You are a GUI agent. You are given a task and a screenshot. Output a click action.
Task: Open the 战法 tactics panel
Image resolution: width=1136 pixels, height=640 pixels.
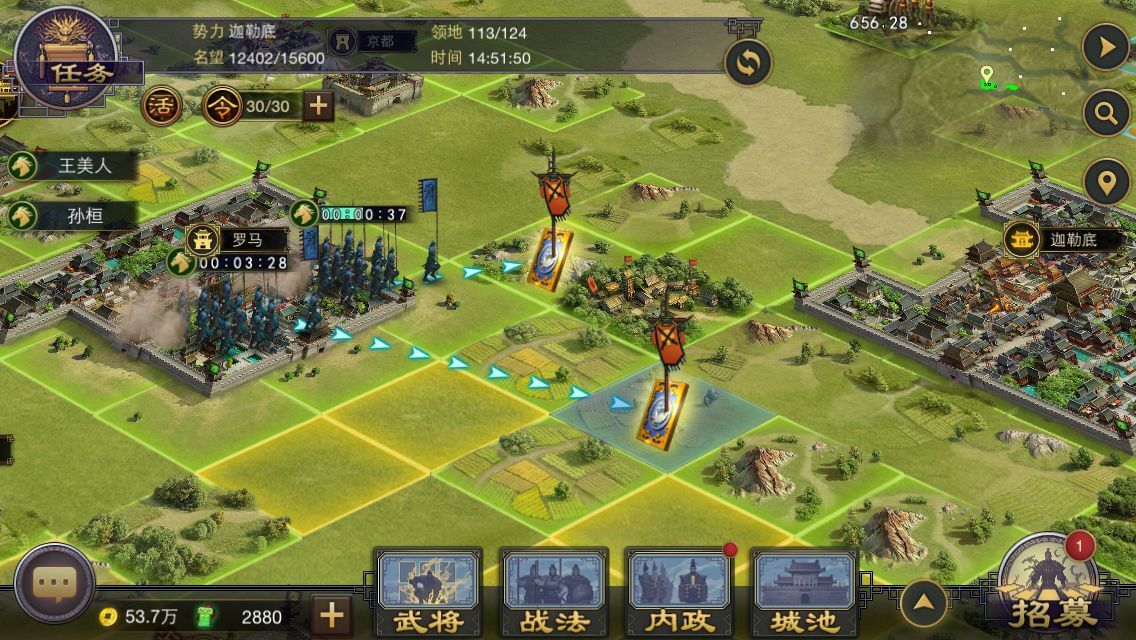click(x=554, y=592)
